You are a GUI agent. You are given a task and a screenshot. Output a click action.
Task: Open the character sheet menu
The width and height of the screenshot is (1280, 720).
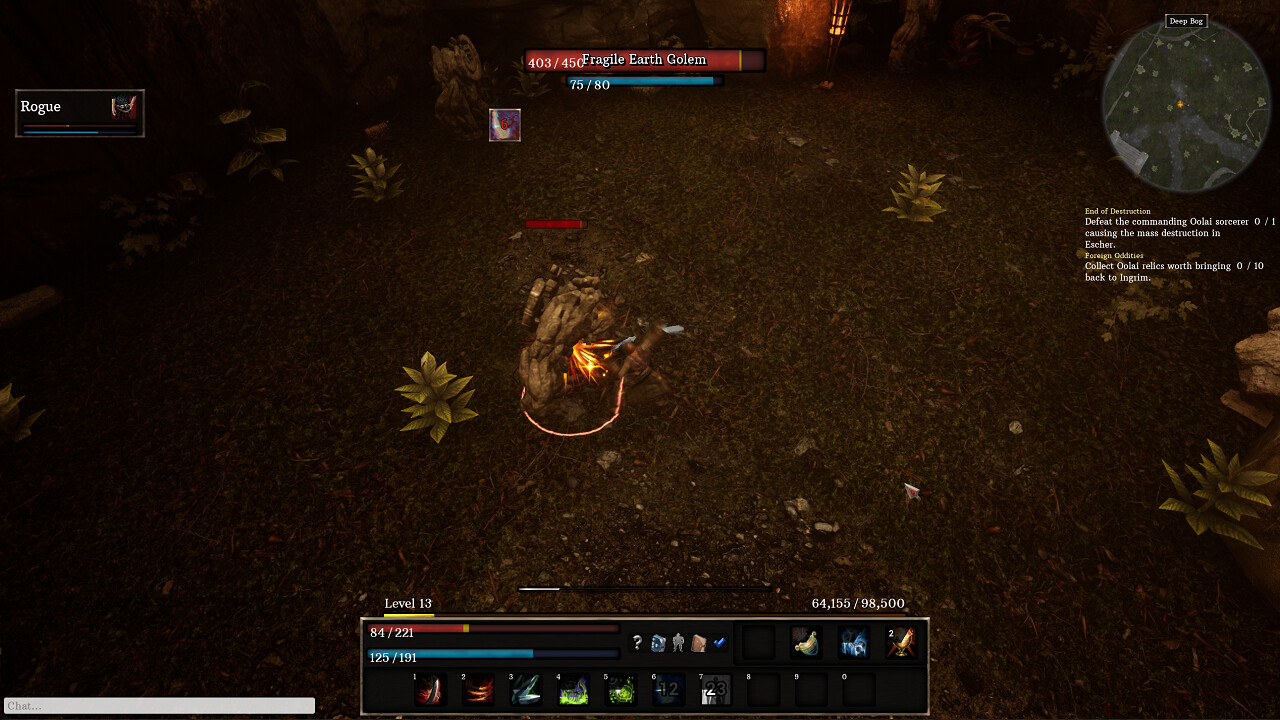[678, 643]
